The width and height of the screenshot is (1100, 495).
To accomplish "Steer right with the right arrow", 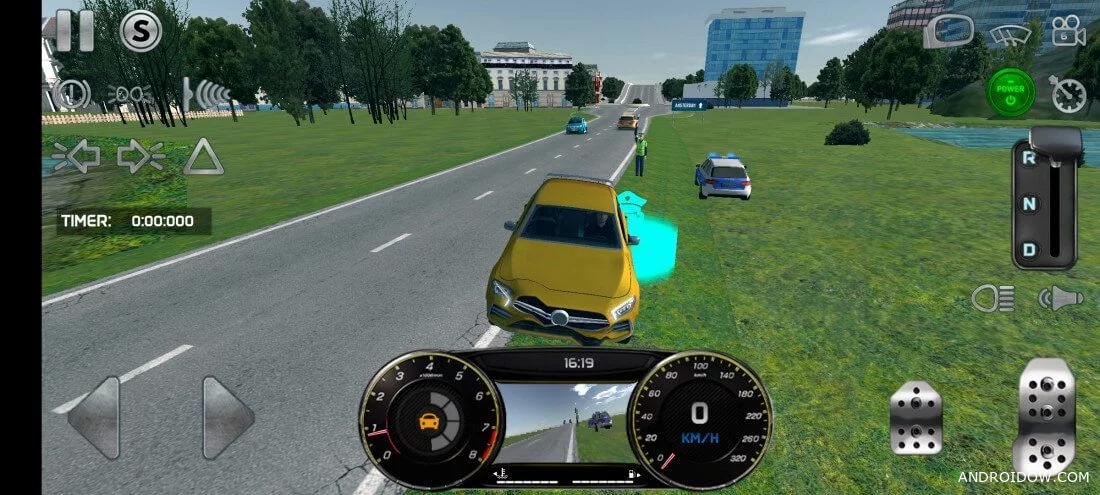I will [228, 417].
